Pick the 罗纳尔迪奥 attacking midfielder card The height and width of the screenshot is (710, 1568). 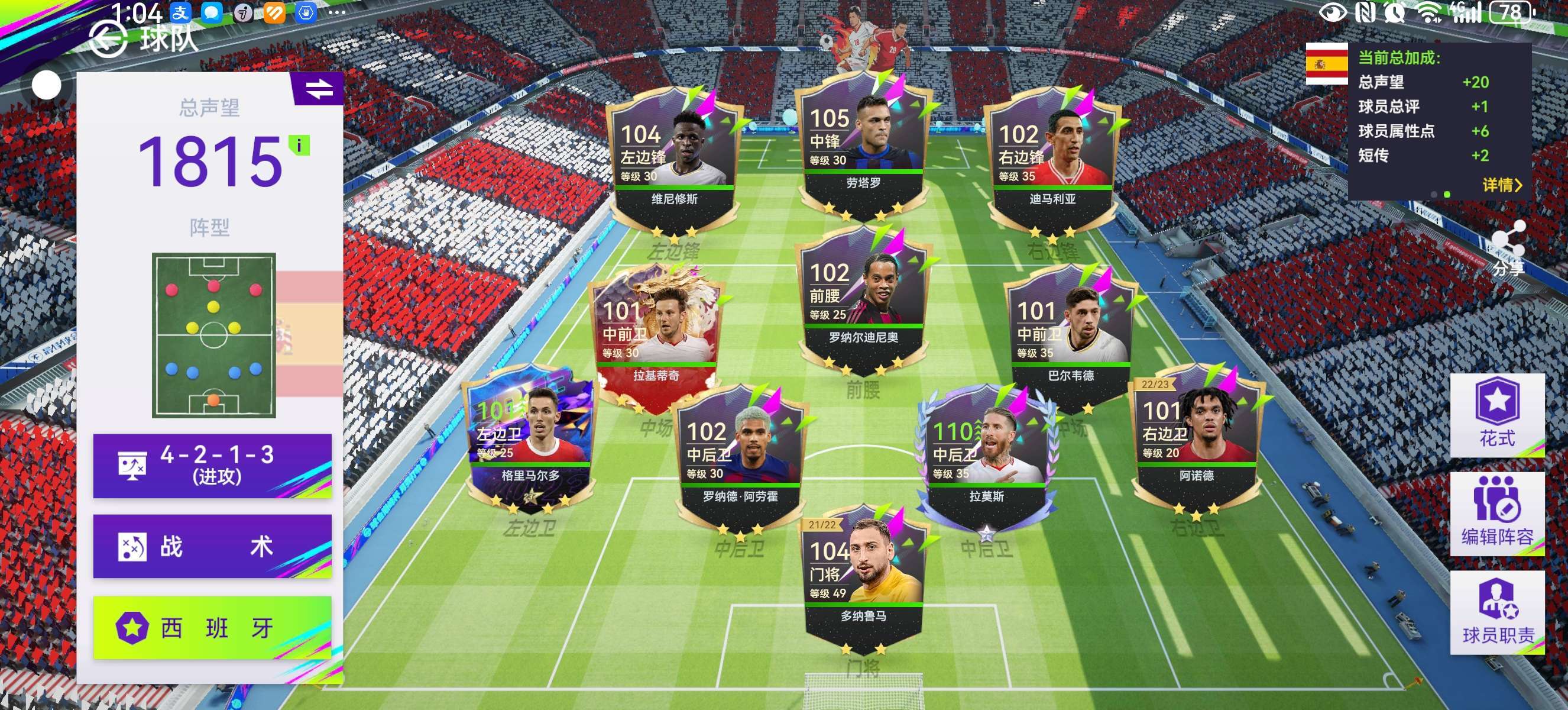point(863,299)
